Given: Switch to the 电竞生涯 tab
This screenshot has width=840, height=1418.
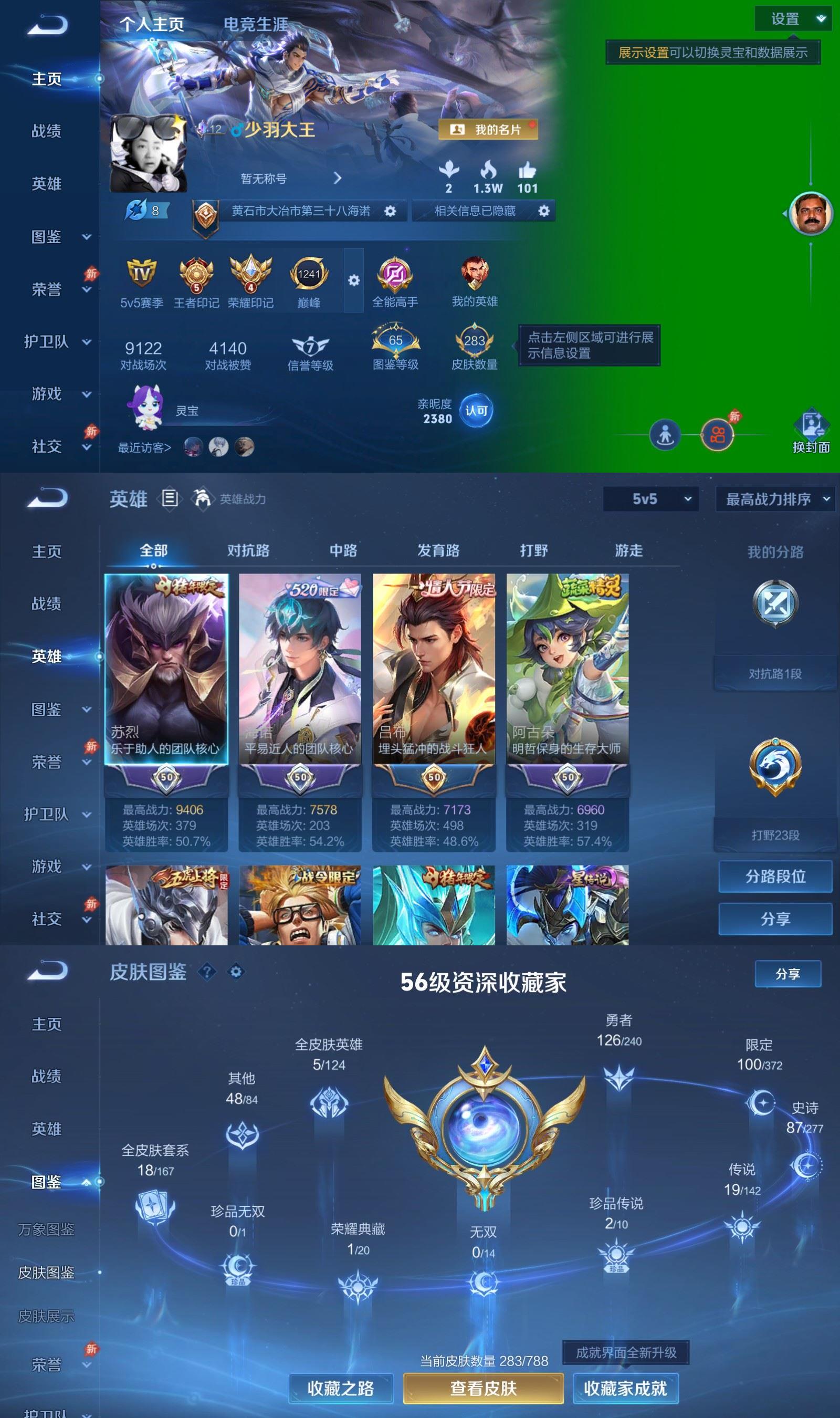Looking at the screenshot, I should coord(256,25).
